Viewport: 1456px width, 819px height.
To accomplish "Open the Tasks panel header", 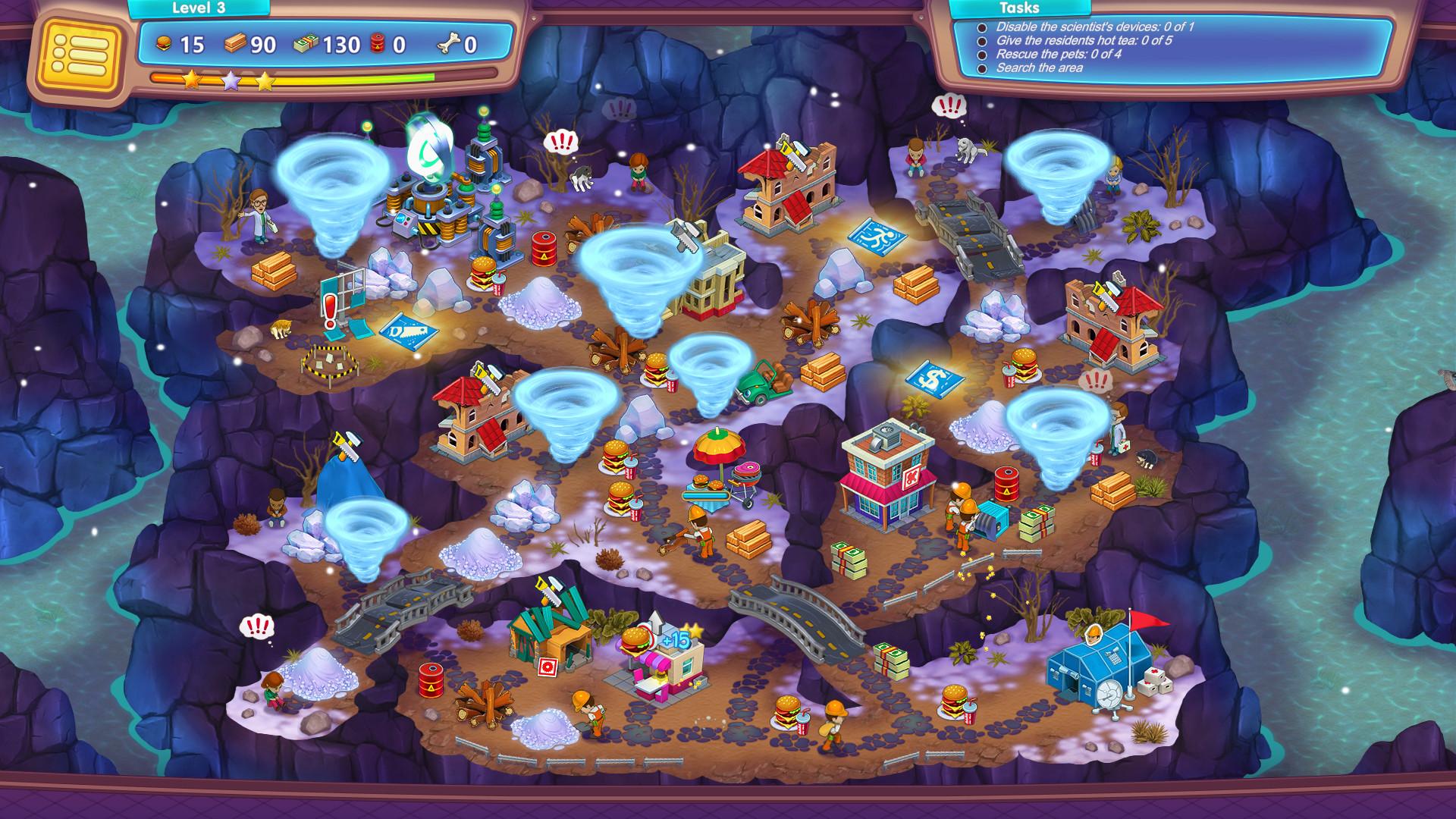I will 1019,8.
